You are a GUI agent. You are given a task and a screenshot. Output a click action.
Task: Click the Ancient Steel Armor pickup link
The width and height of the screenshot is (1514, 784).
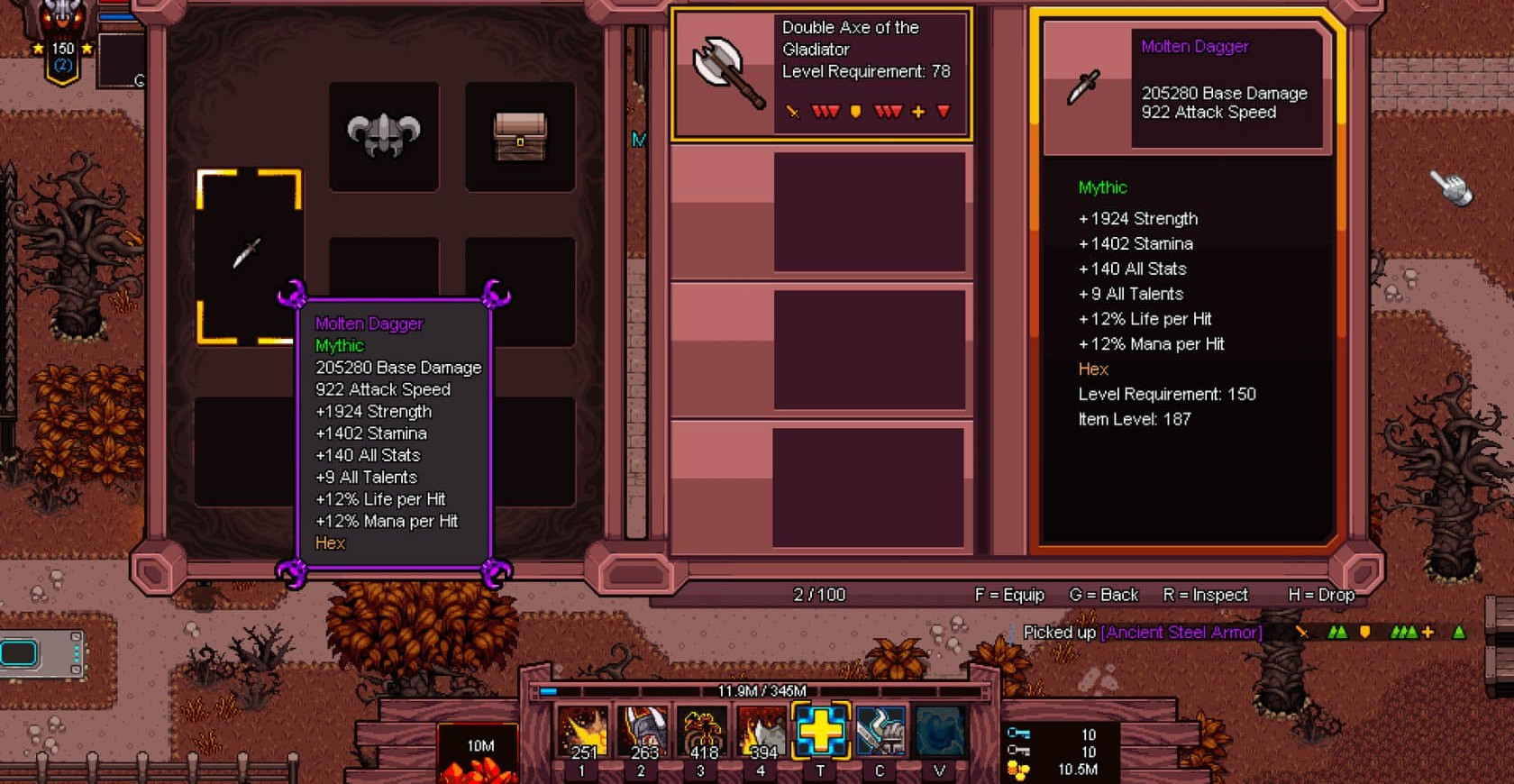click(x=1181, y=633)
